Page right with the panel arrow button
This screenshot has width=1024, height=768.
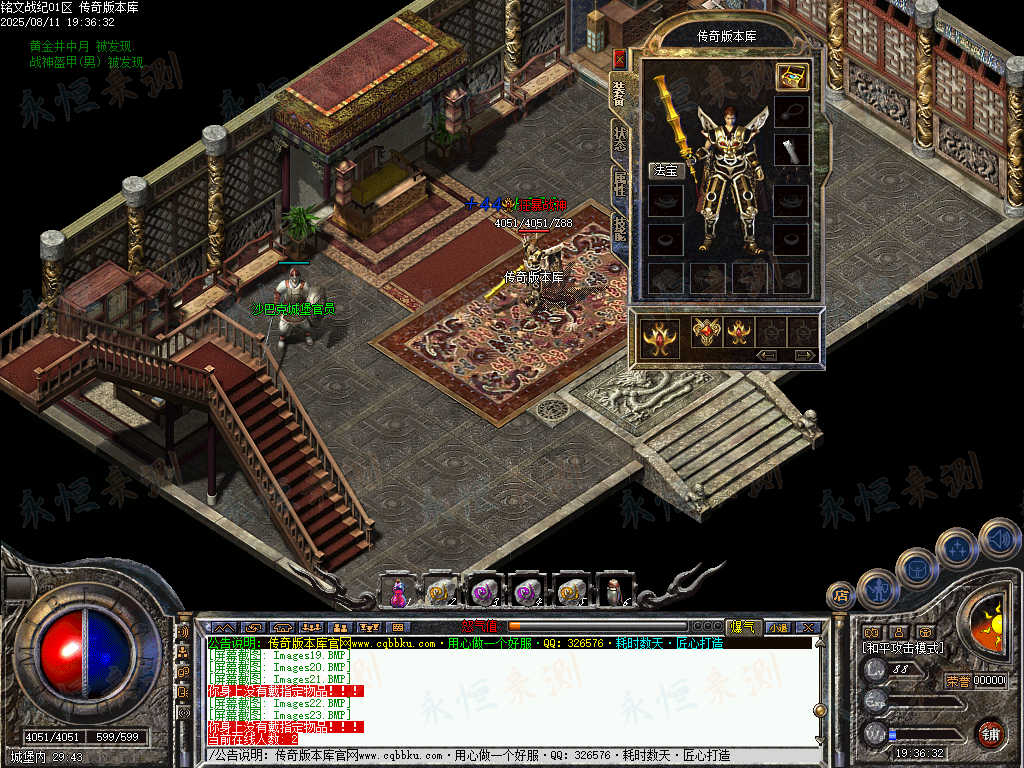pyautogui.click(x=804, y=355)
